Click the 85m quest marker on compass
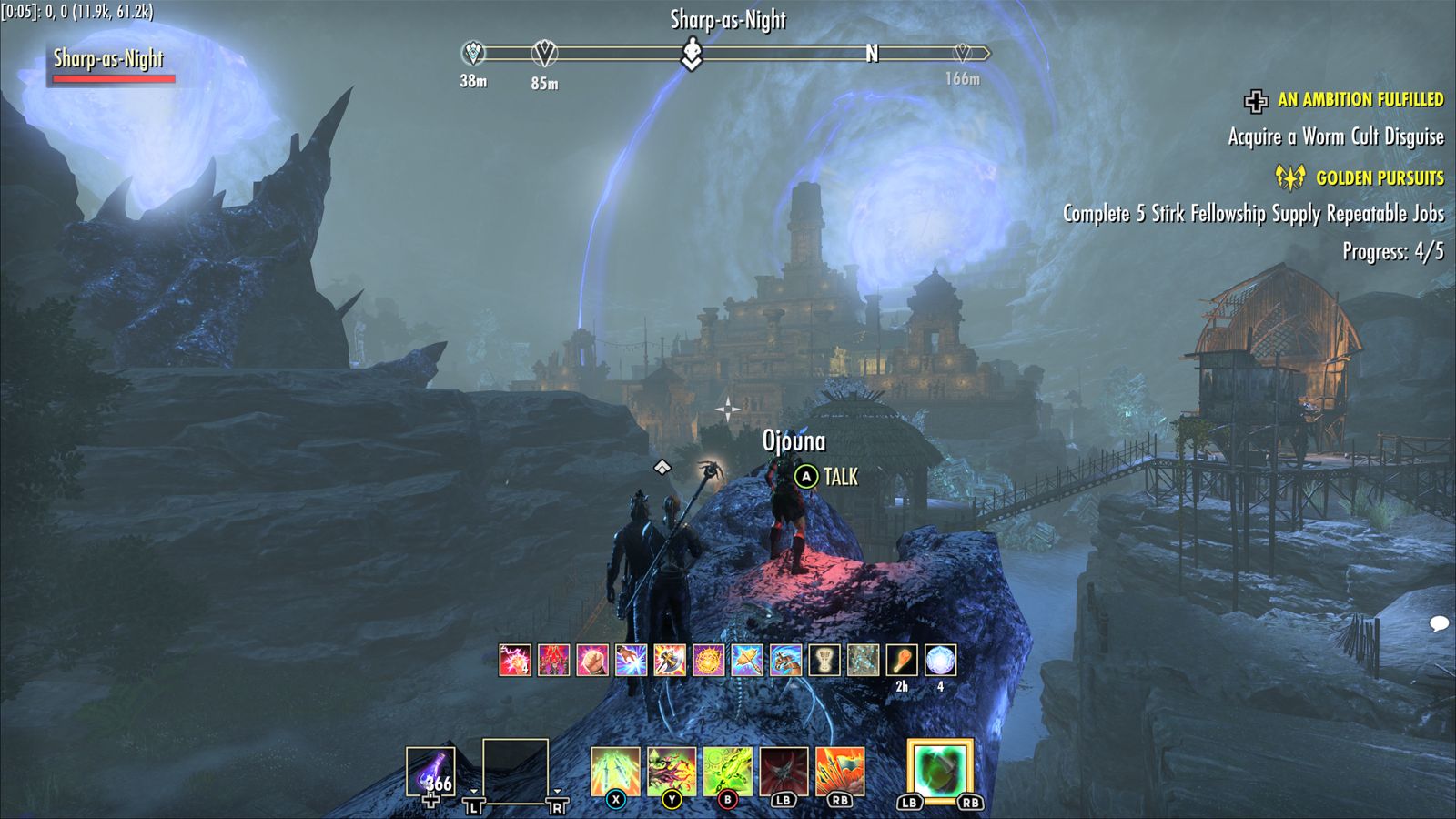1456x819 pixels. [x=544, y=54]
